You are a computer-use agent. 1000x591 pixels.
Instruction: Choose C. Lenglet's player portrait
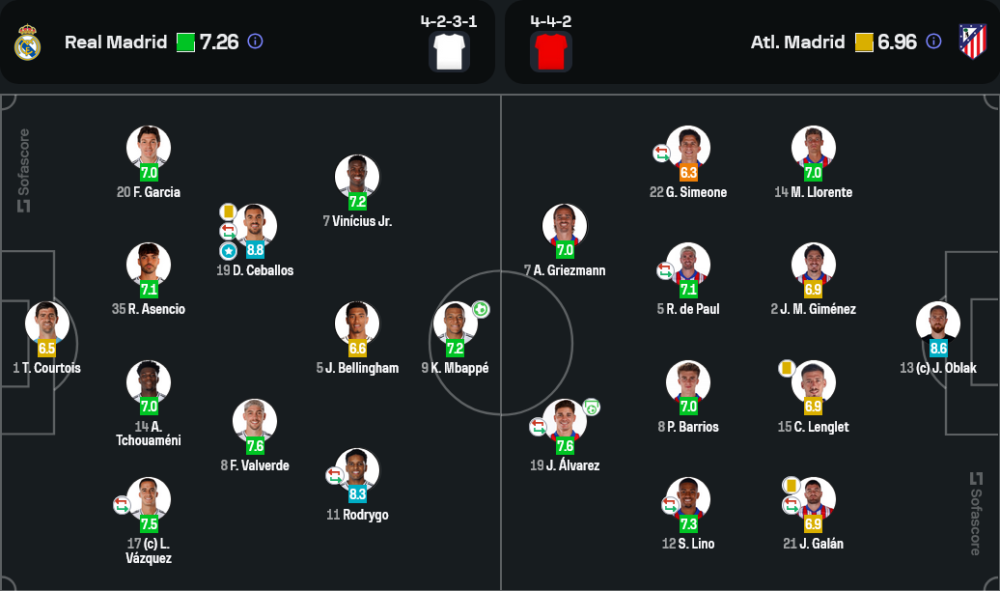click(x=813, y=382)
